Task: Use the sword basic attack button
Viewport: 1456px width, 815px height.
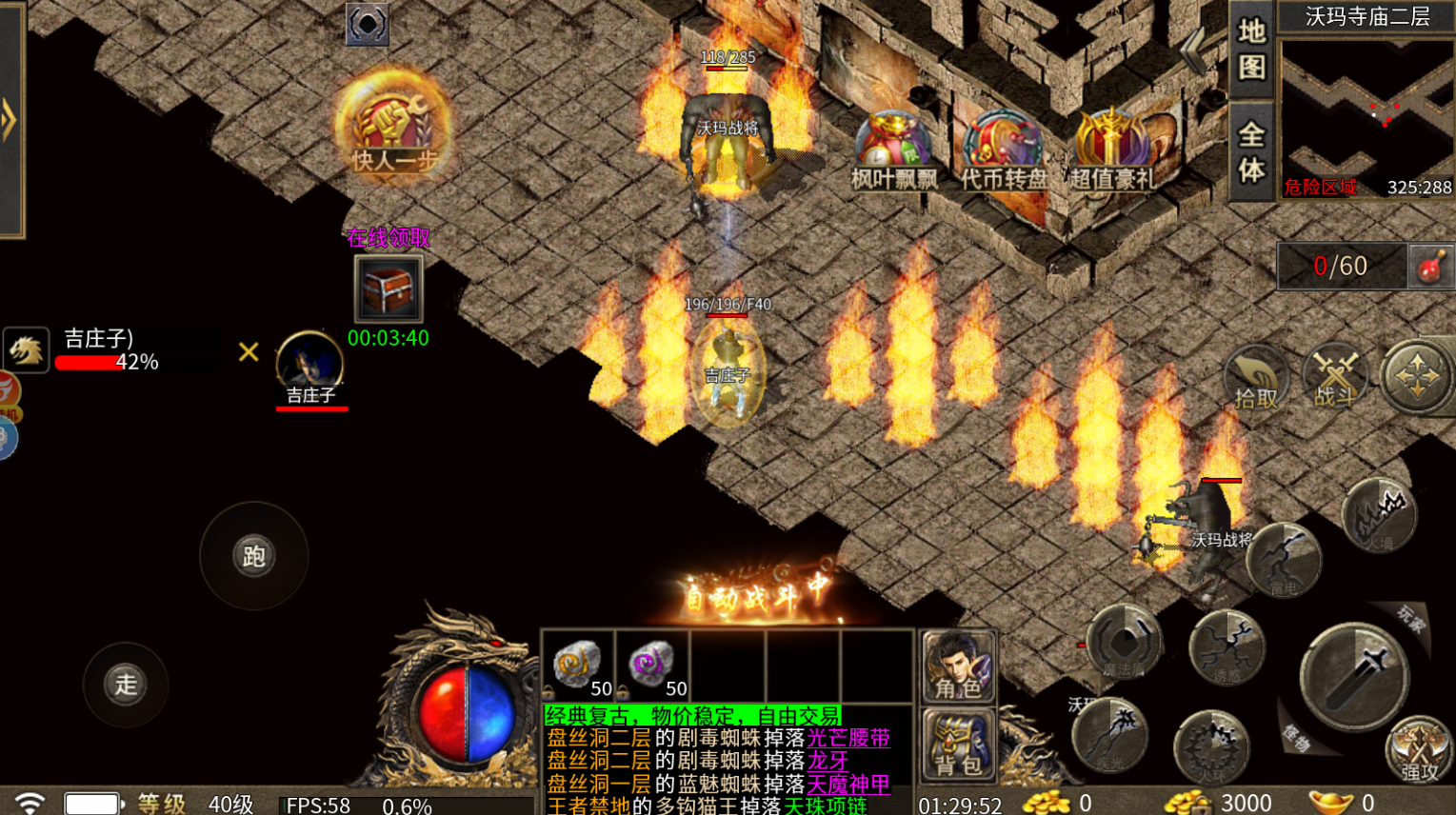Action: 1353,675
